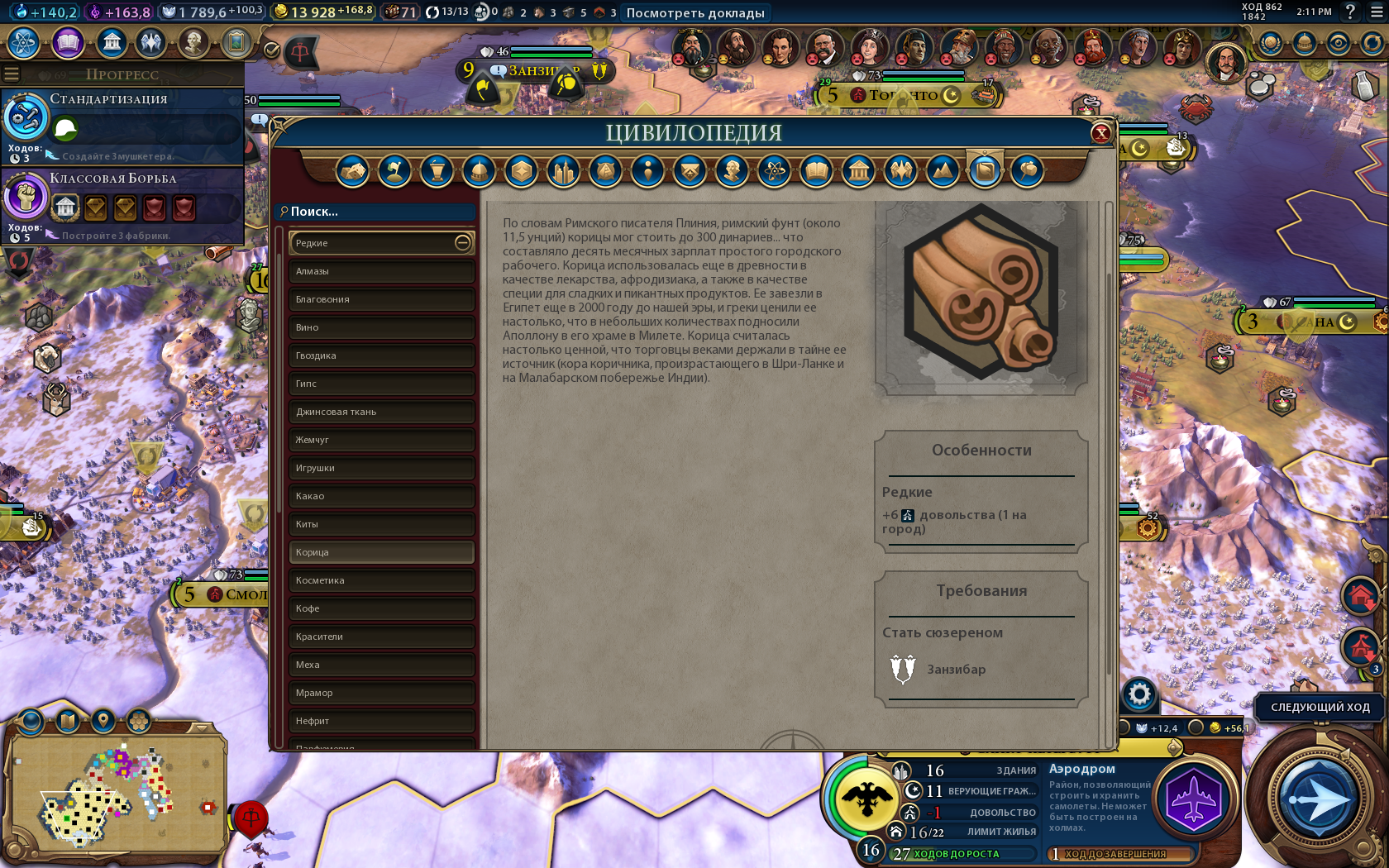Open the help question mark
The image size is (1389, 868).
click(x=1350, y=12)
